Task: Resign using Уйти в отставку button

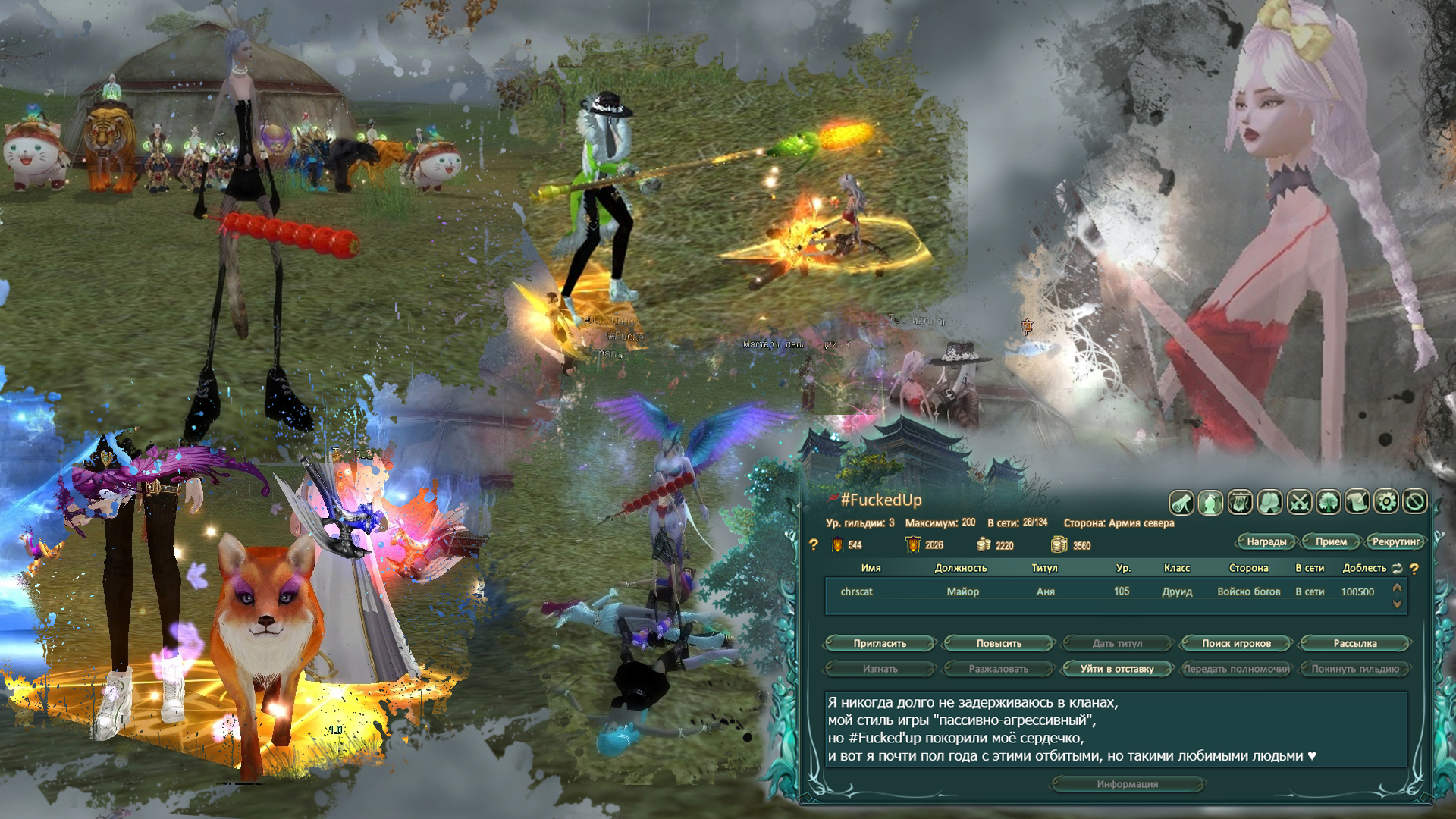Action: point(1117,669)
